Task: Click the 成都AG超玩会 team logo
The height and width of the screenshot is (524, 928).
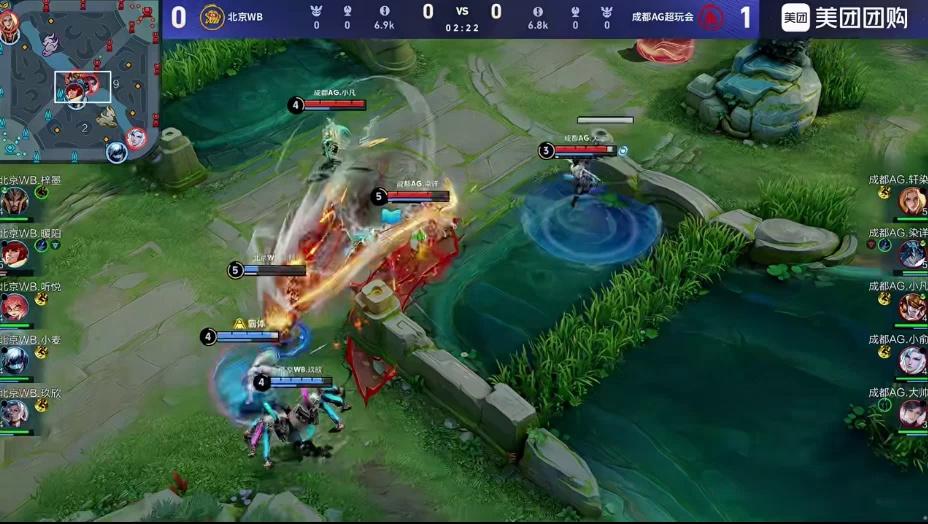Action: click(711, 17)
